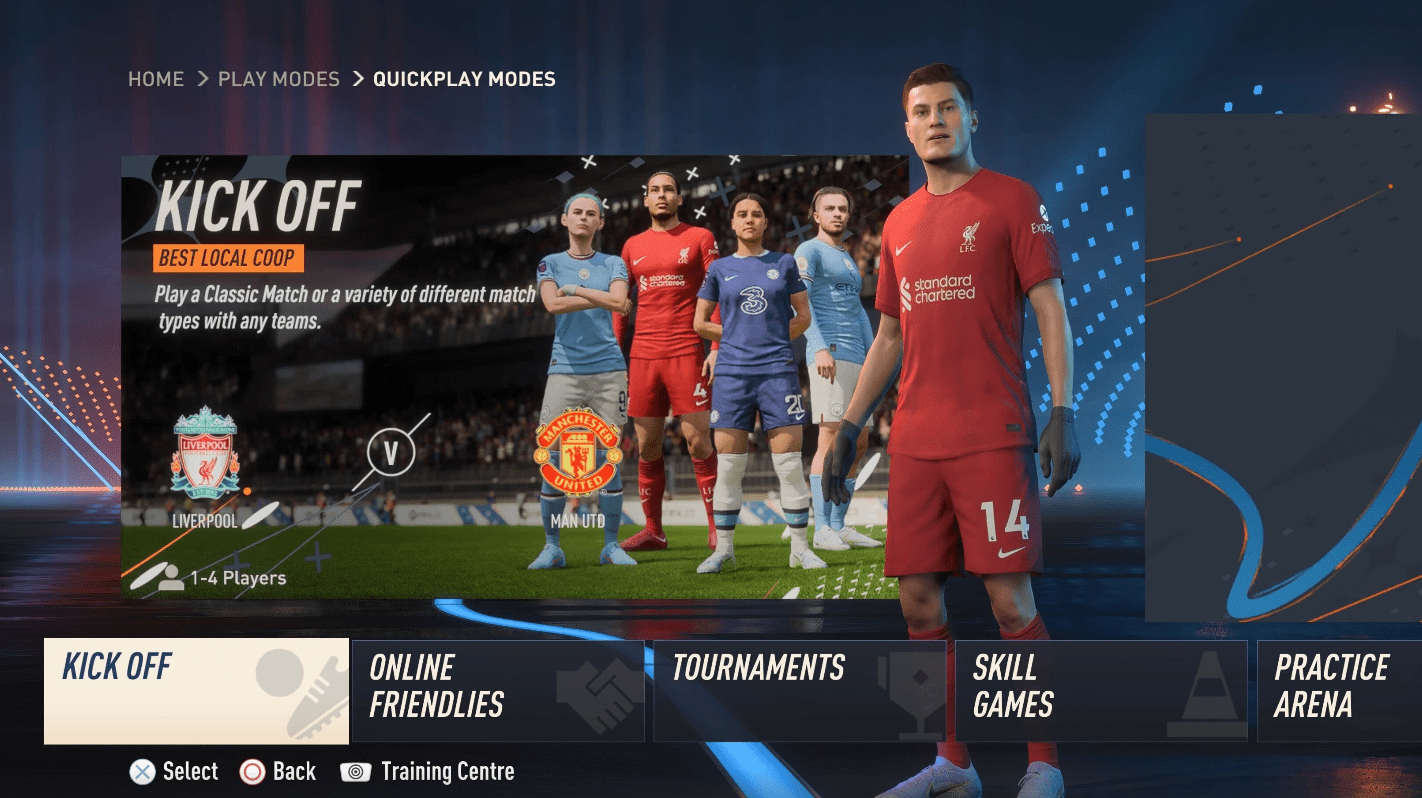
Task: Click the Training Centre controller icon
Action: pos(356,771)
